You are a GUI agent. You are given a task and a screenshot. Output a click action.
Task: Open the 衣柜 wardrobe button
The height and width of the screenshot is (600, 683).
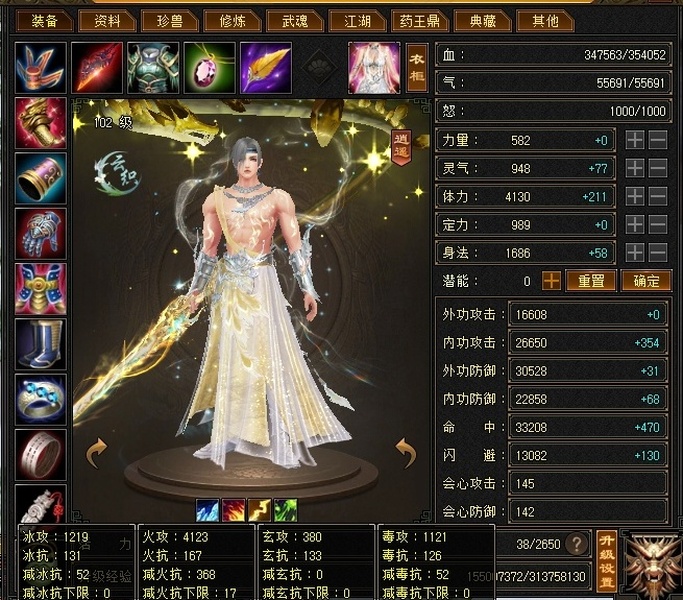tap(417, 66)
